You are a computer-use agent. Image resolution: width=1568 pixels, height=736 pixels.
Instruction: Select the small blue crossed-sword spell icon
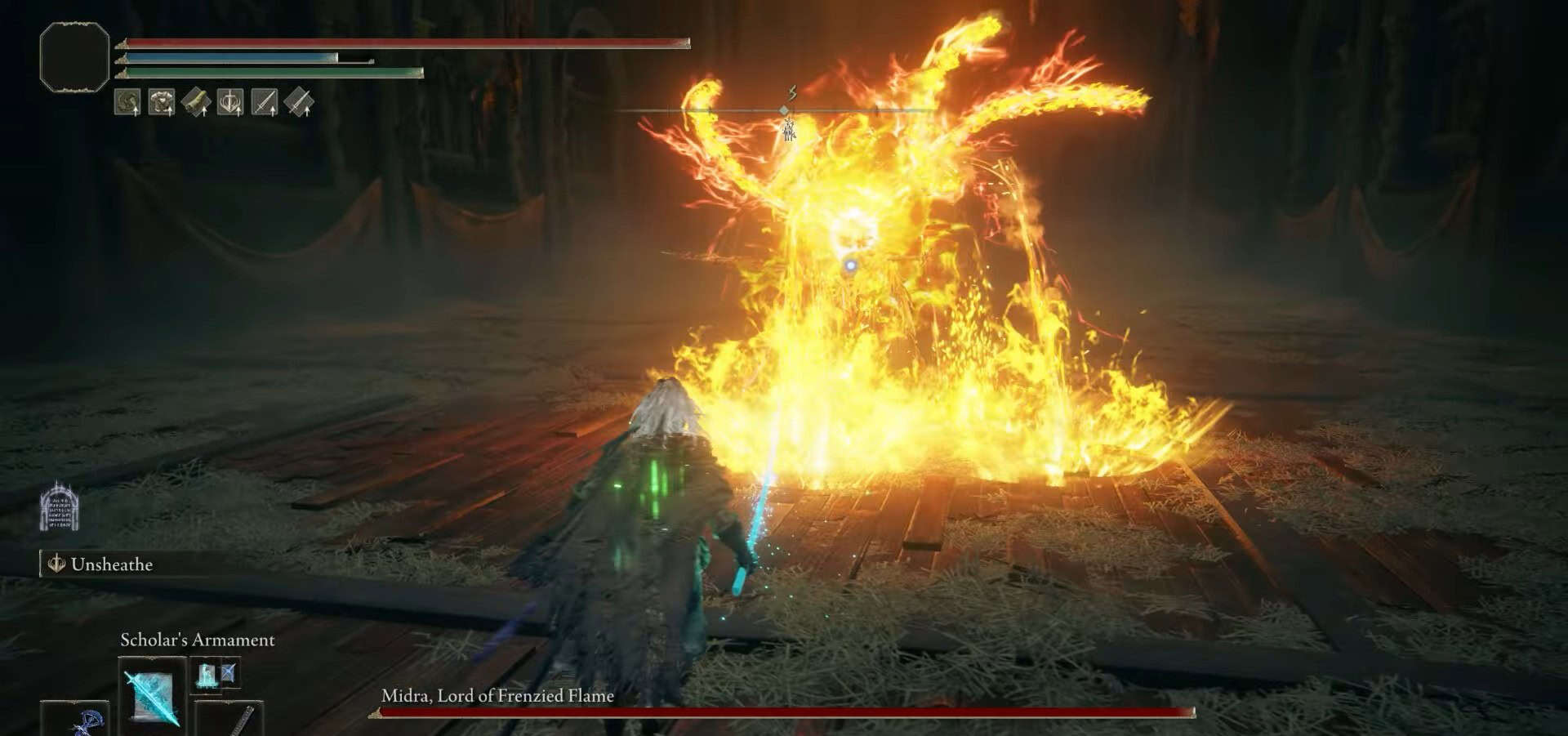pos(229,673)
